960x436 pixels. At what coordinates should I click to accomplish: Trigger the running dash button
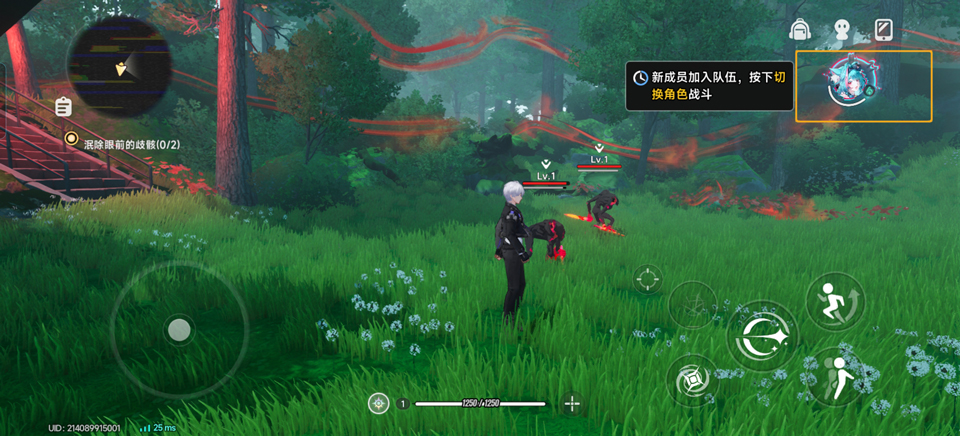(833, 300)
